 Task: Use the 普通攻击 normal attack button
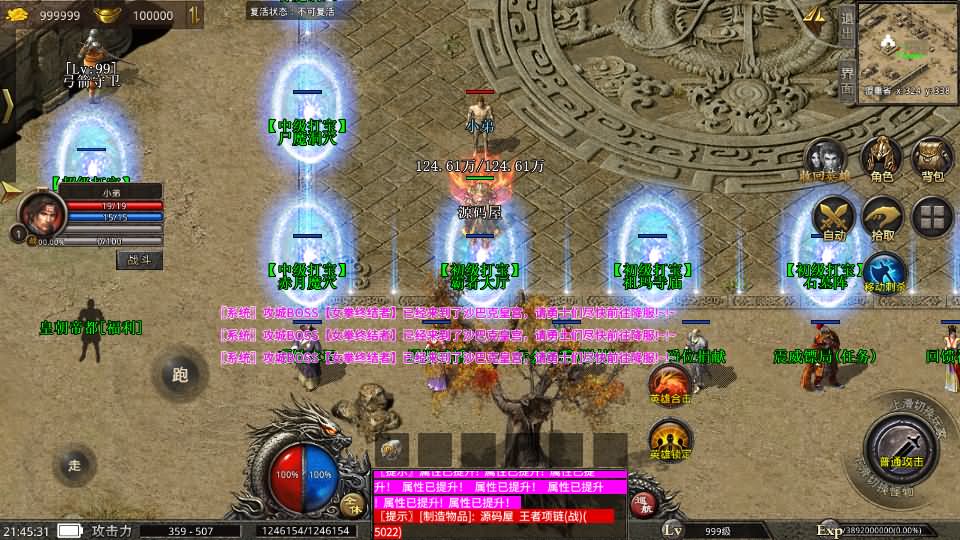coord(901,447)
